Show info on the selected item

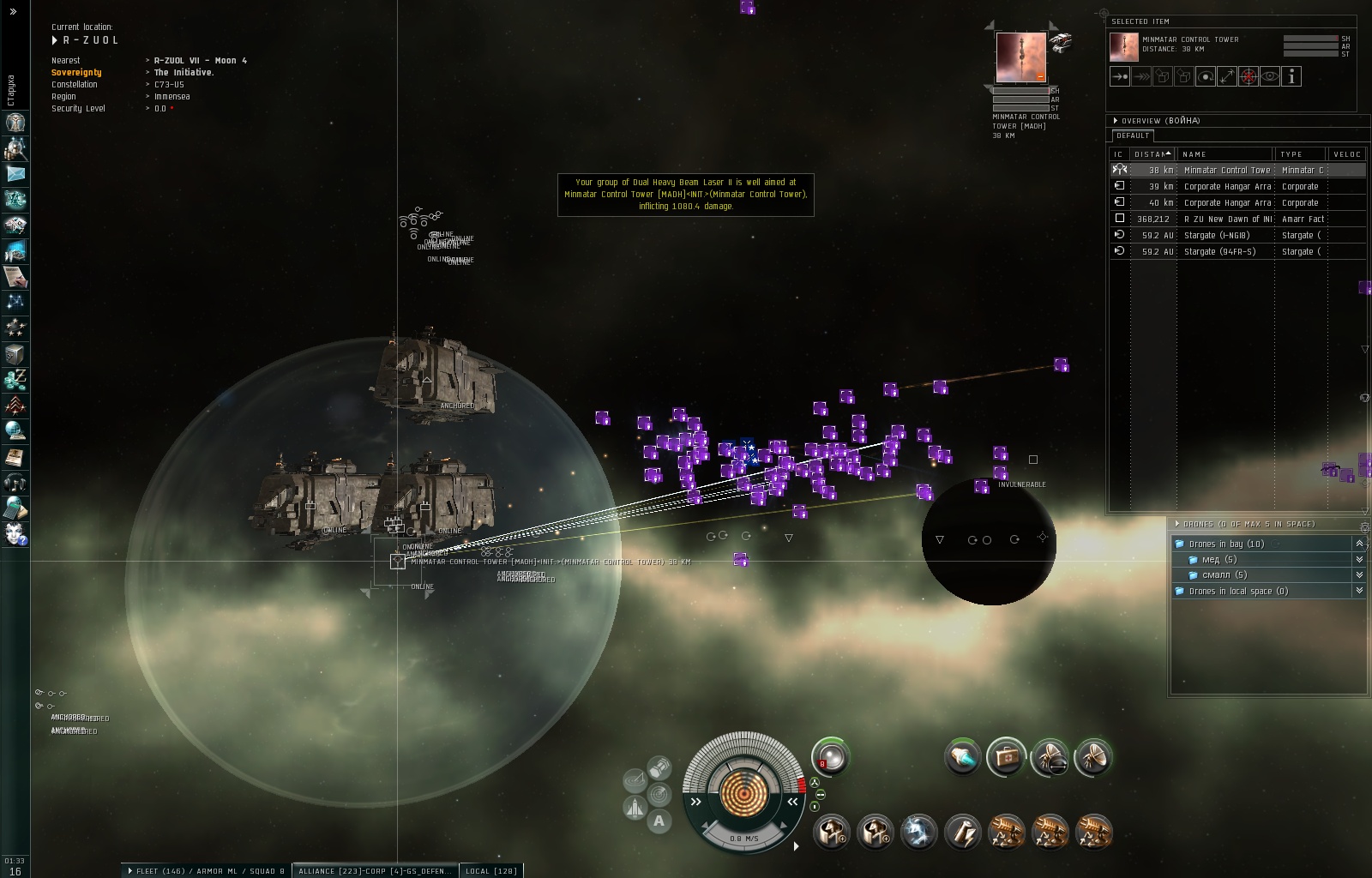pos(1291,76)
